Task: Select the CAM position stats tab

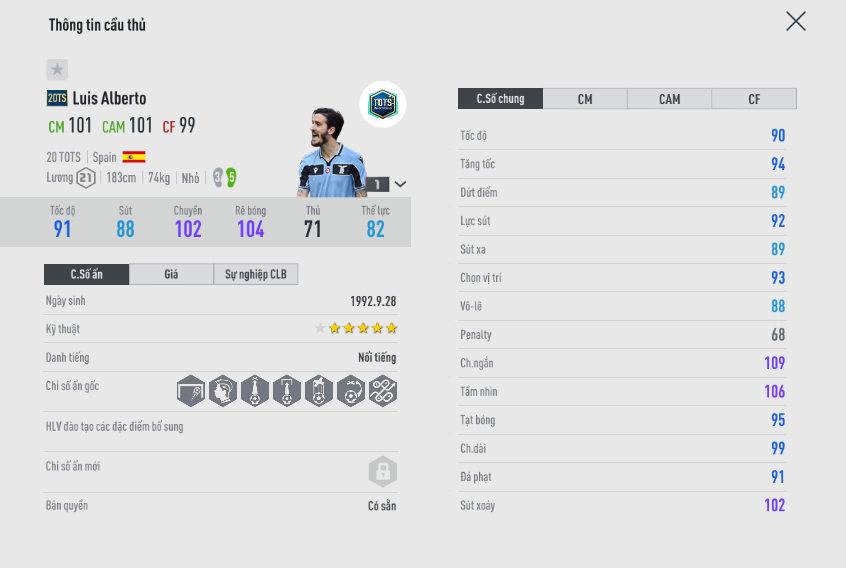Action: point(669,99)
